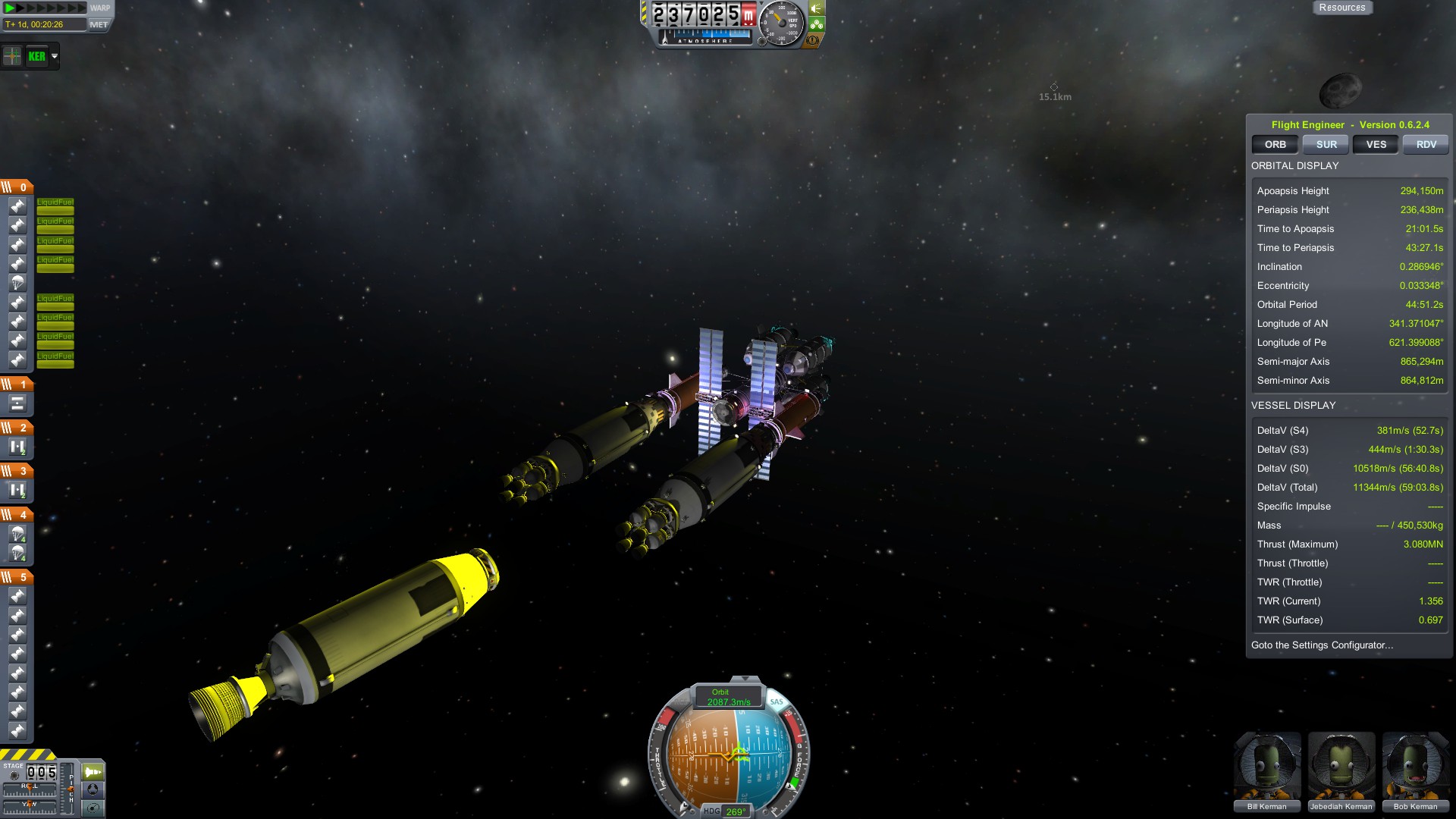Toggle the lights button beside the altimeter
Image resolution: width=1456 pixels, height=819 pixels.
(817, 8)
